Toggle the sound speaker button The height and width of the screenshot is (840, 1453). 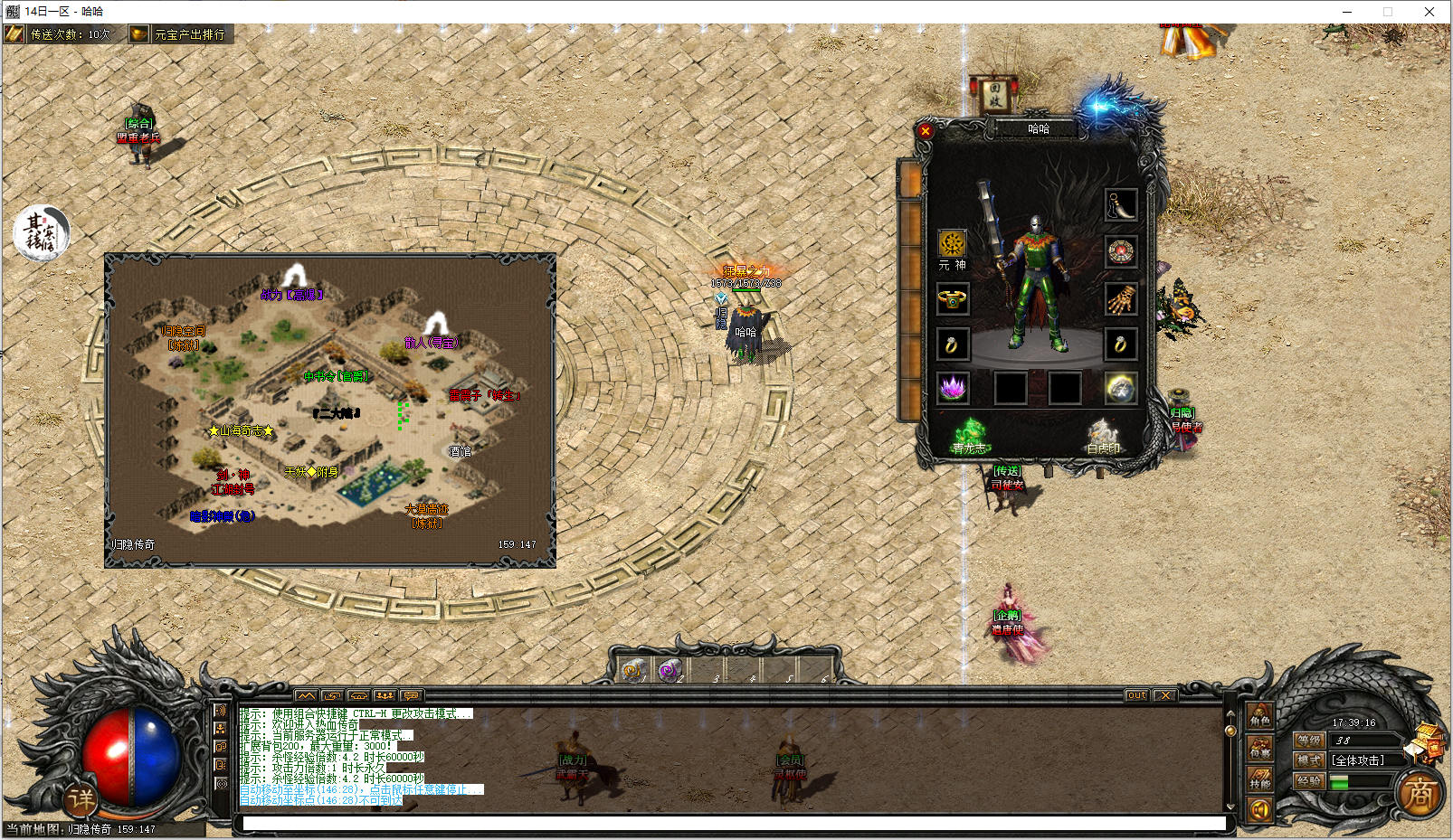pyautogui.click(x=1259, y=809)
